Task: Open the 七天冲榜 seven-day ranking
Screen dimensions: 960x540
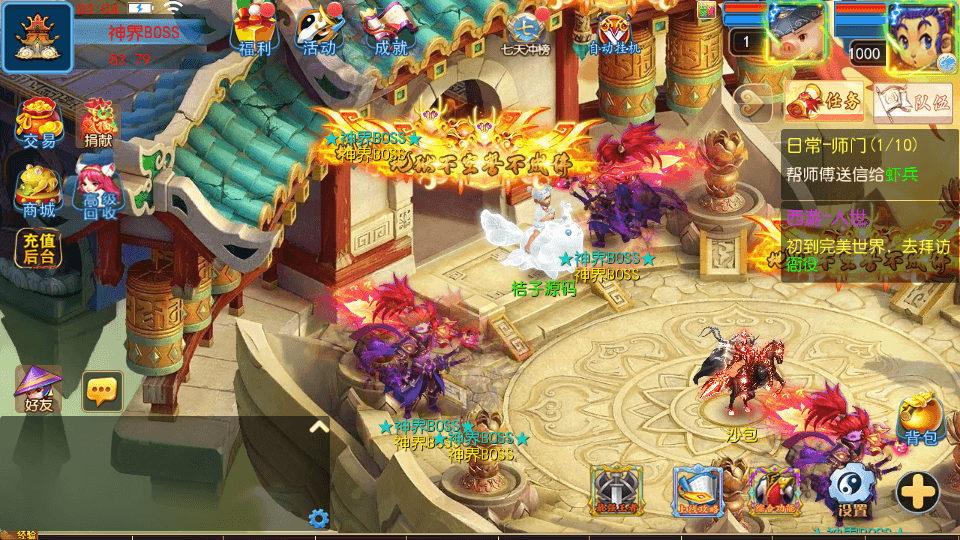Action: pyautogui.click(x=527, y=33)
